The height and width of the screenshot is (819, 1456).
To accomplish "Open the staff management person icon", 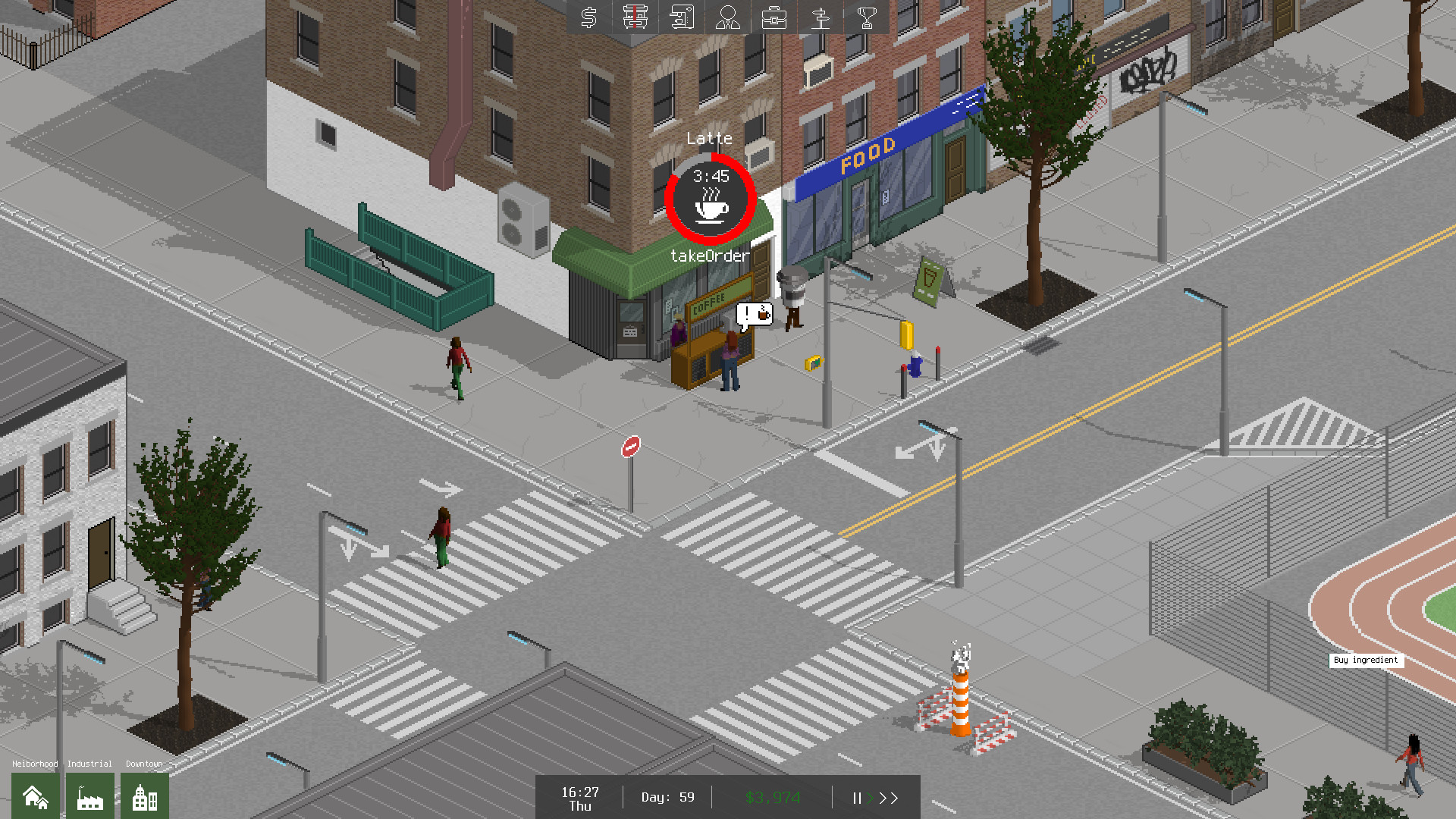I will (x=728, y=17).
